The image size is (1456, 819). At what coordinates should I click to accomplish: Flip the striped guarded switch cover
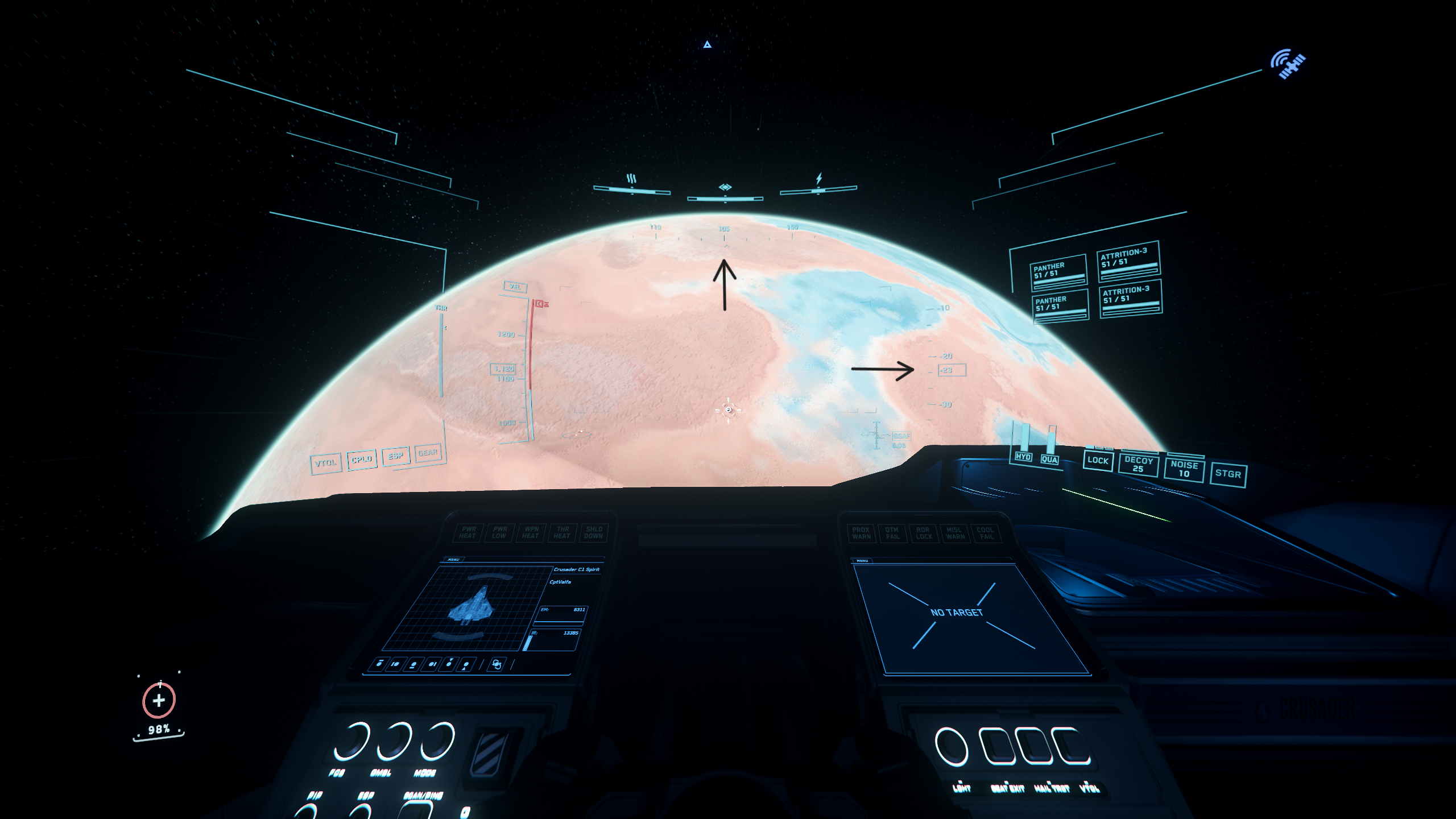(491, 752)
